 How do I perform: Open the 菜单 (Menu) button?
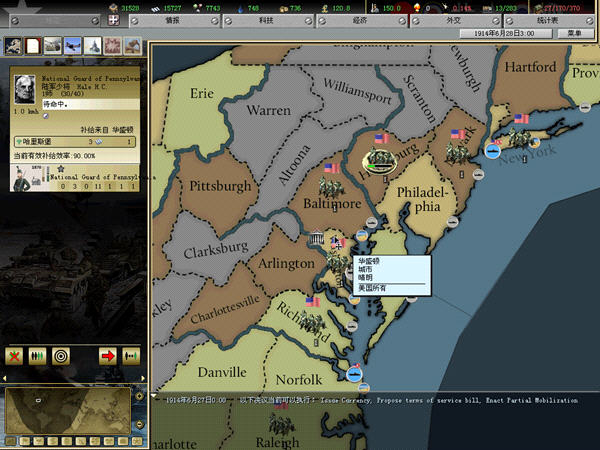pyautogui.click(x=573, y=33)
